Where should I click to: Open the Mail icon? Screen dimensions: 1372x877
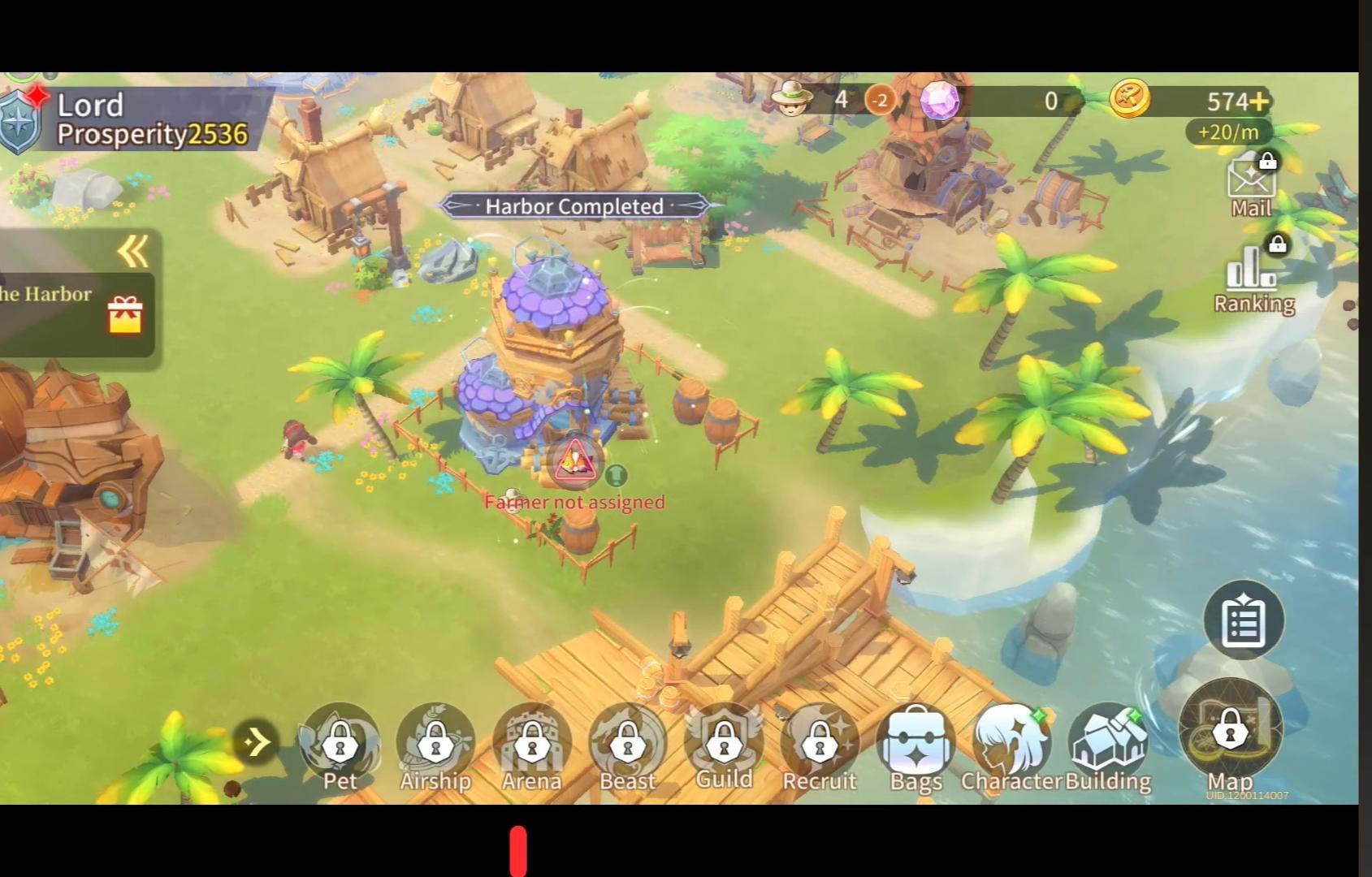click(x=1251, y=183)
